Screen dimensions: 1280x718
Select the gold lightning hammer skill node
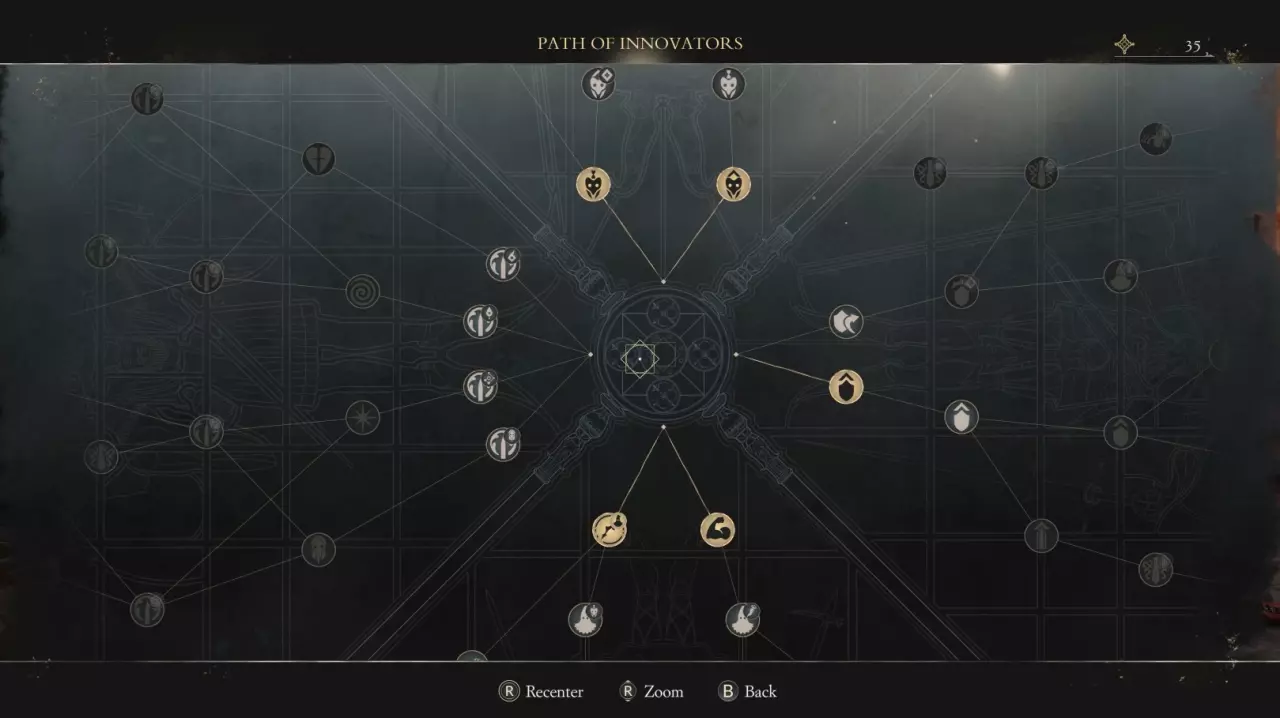[609, 529]
